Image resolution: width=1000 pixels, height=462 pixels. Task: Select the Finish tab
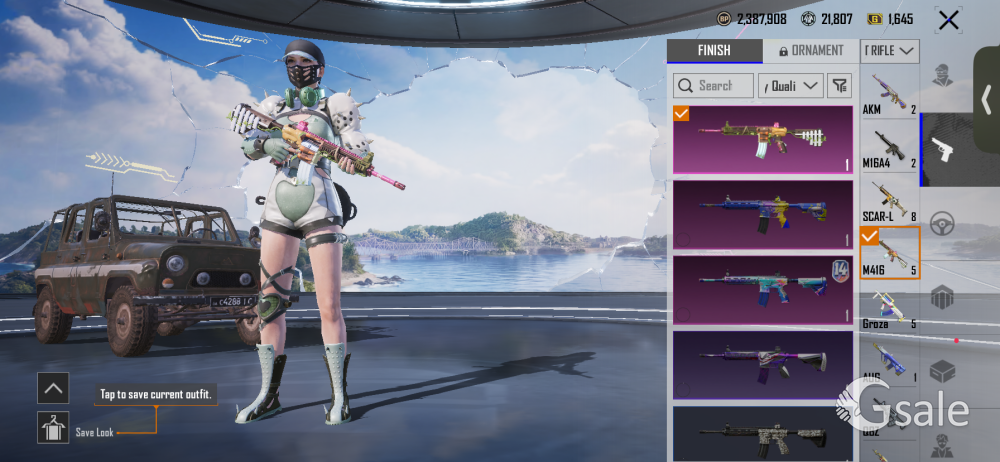point(713,51)
